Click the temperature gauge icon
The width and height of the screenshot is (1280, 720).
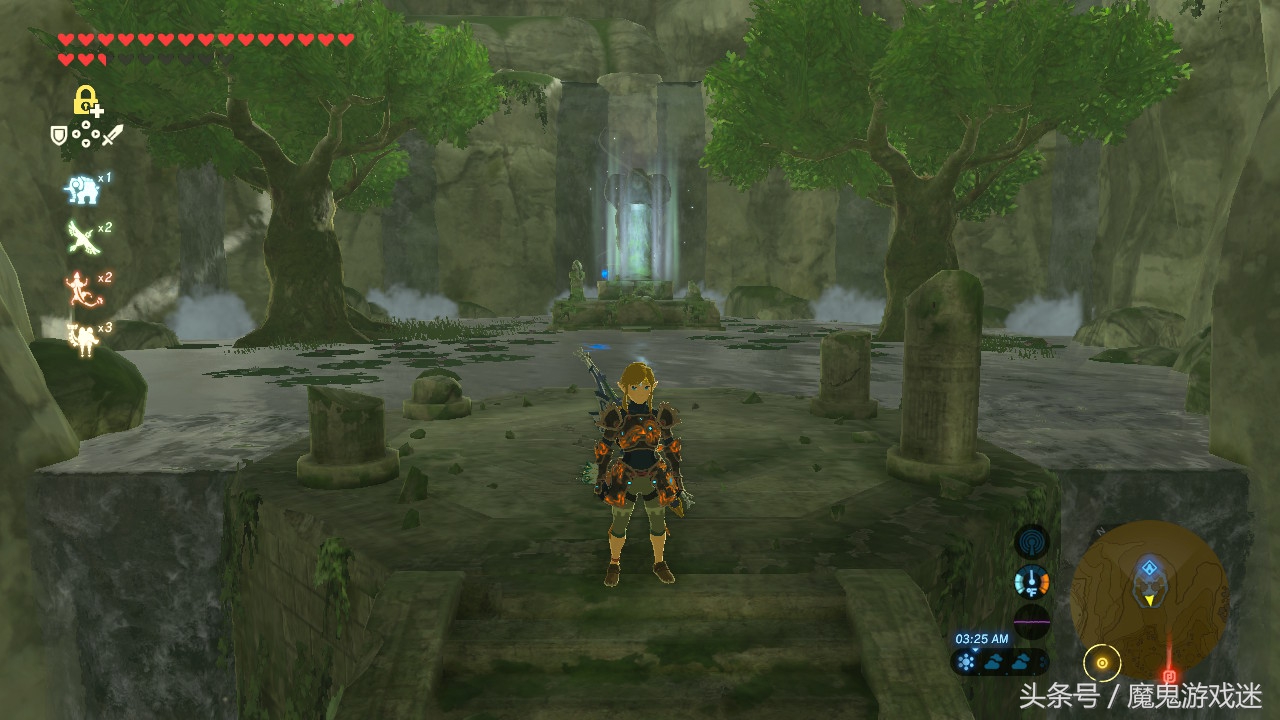pos(1031,581)
